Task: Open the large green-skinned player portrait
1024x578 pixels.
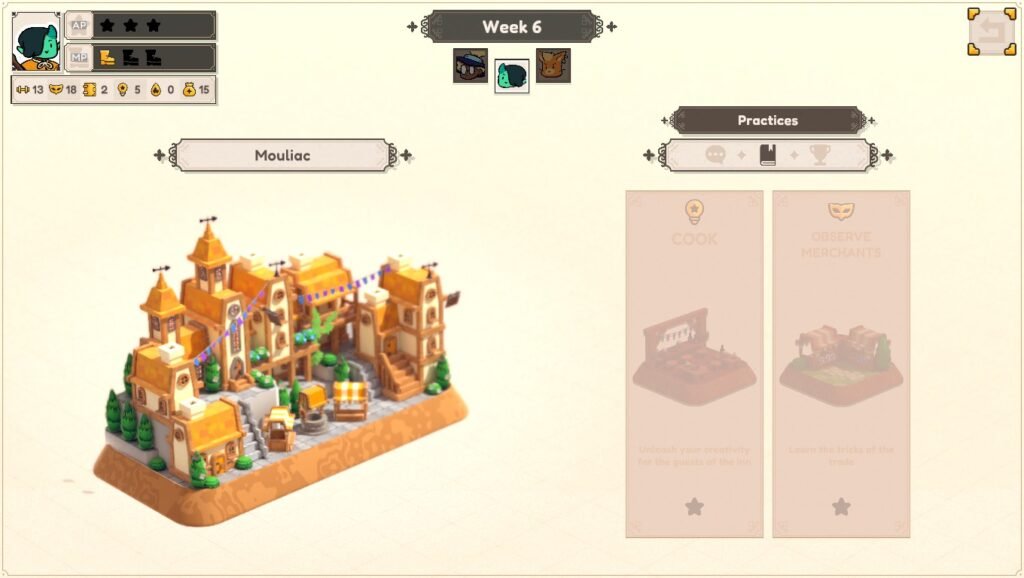Action: click(36, 41)
